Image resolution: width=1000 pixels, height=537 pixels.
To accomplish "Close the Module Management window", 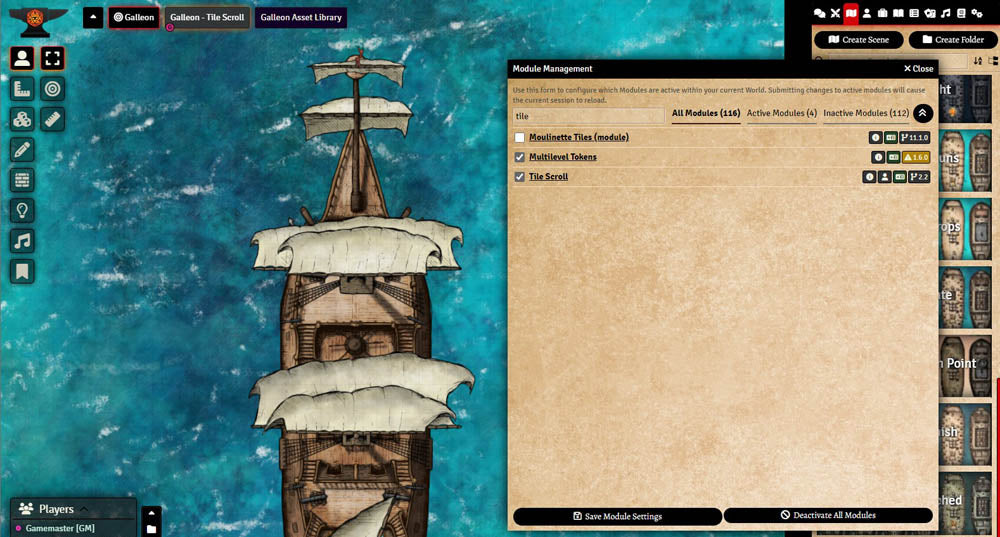I will 918,69.
